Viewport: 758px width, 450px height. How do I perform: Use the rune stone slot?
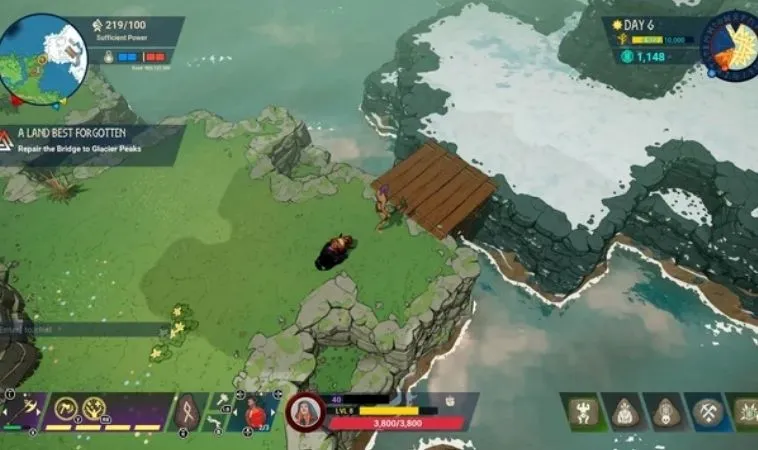coord(187,411)
